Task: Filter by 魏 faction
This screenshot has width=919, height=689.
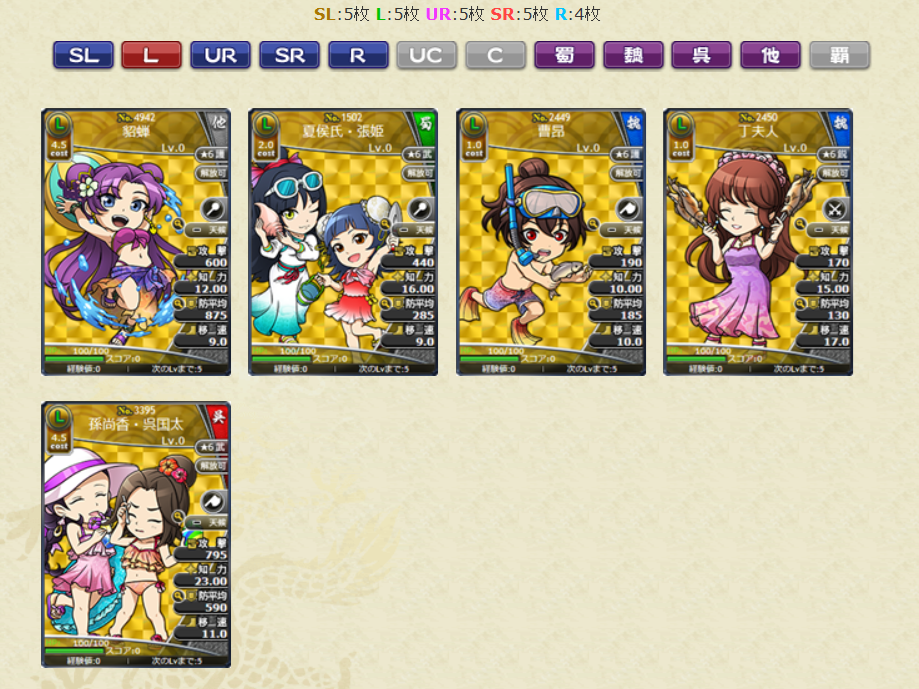Action: (633, 56)
